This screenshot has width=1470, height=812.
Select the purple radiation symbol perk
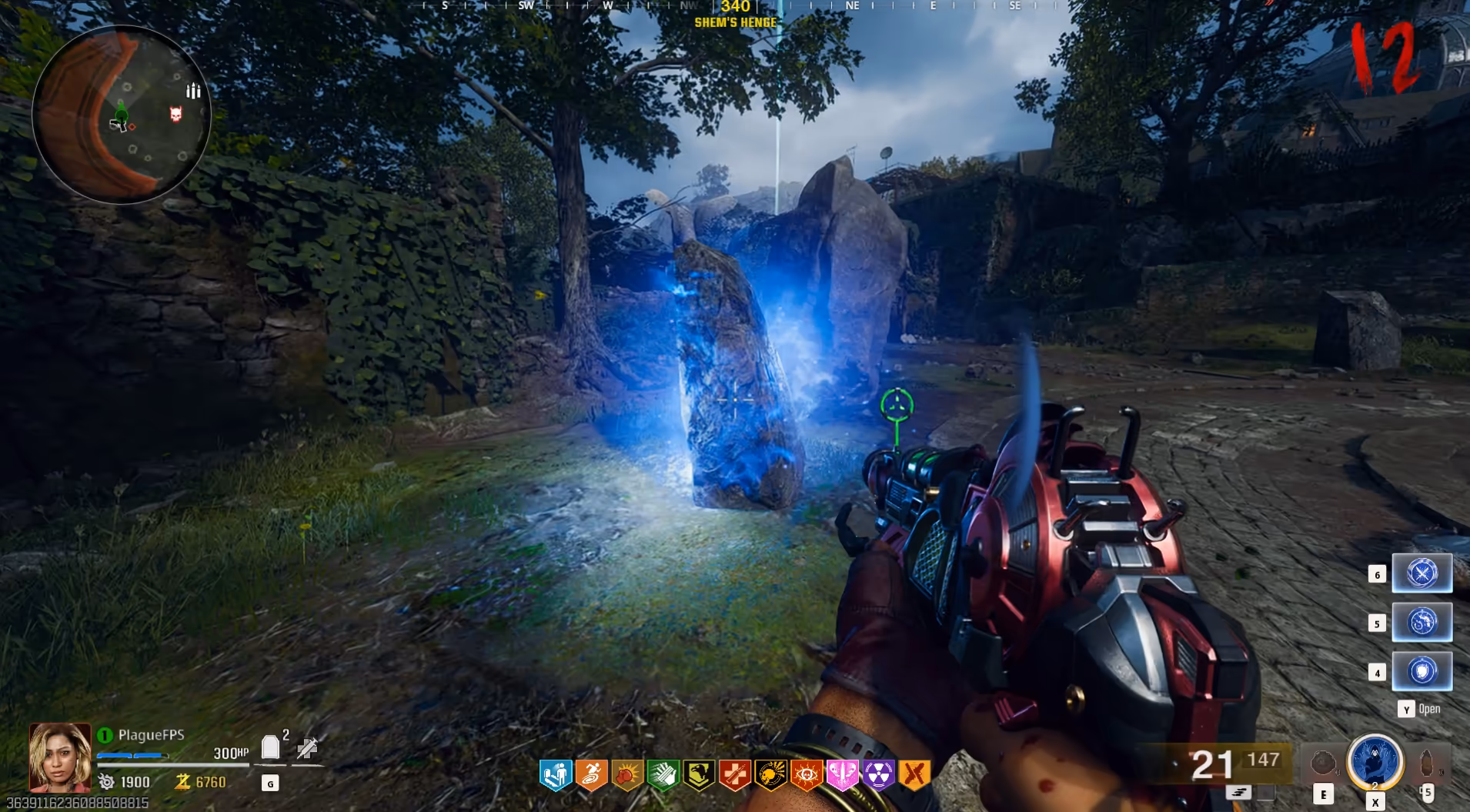[x=878, y=775]
